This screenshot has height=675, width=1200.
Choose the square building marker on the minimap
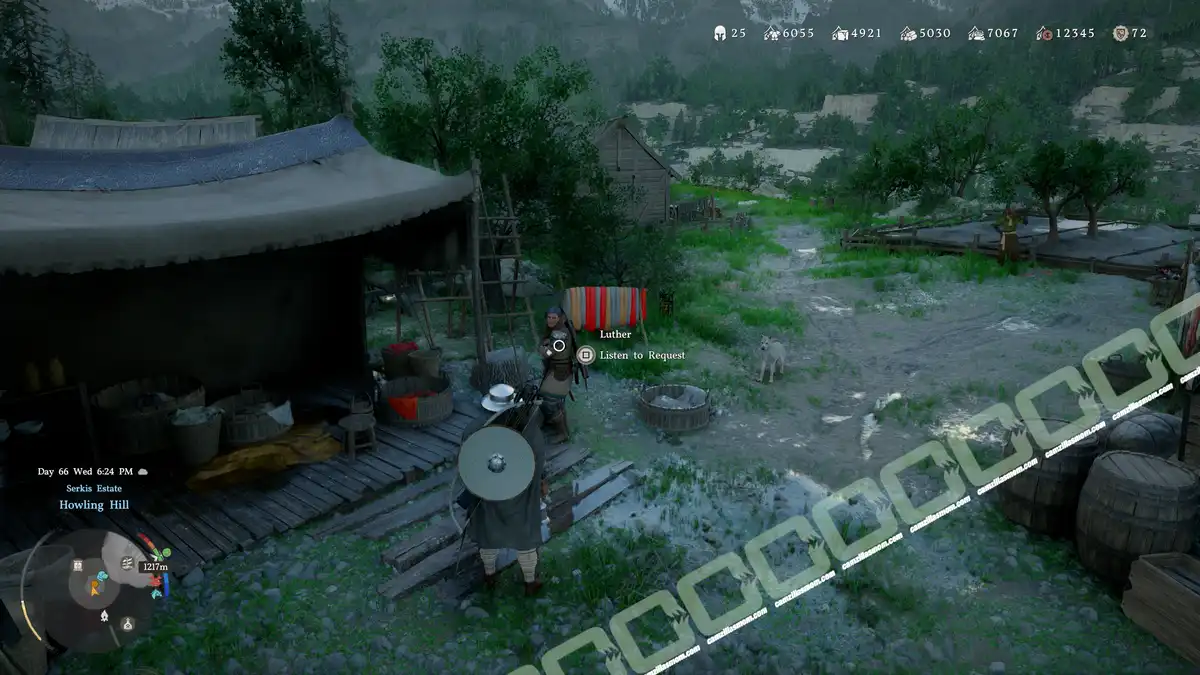(77, 566)
